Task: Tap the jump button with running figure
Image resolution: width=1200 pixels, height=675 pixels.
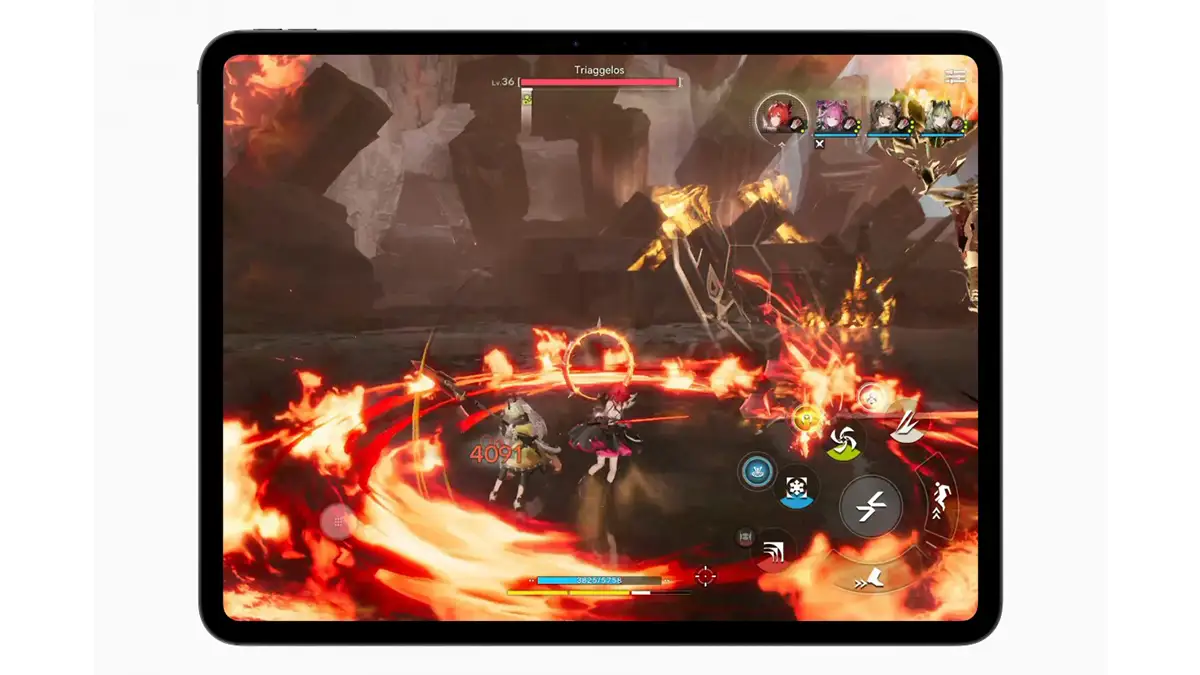Action: [941, 499]
